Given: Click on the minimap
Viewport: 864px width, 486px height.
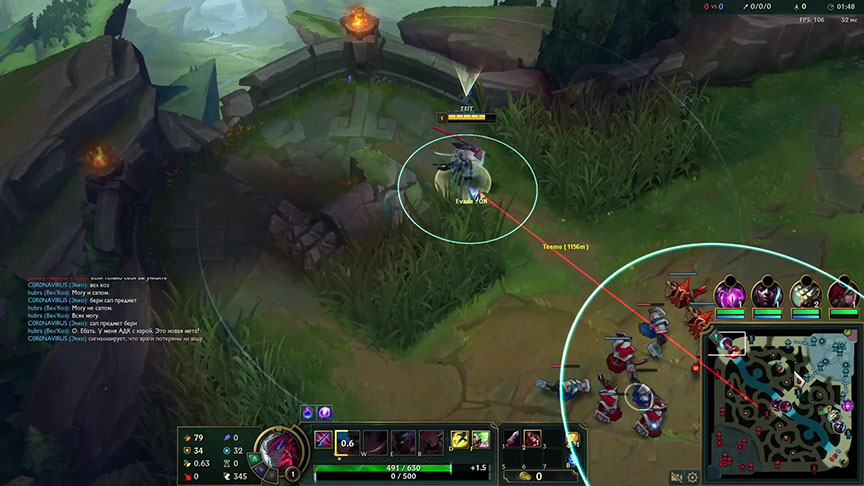Looking at the screenshot, I should (x=779, y=398).
